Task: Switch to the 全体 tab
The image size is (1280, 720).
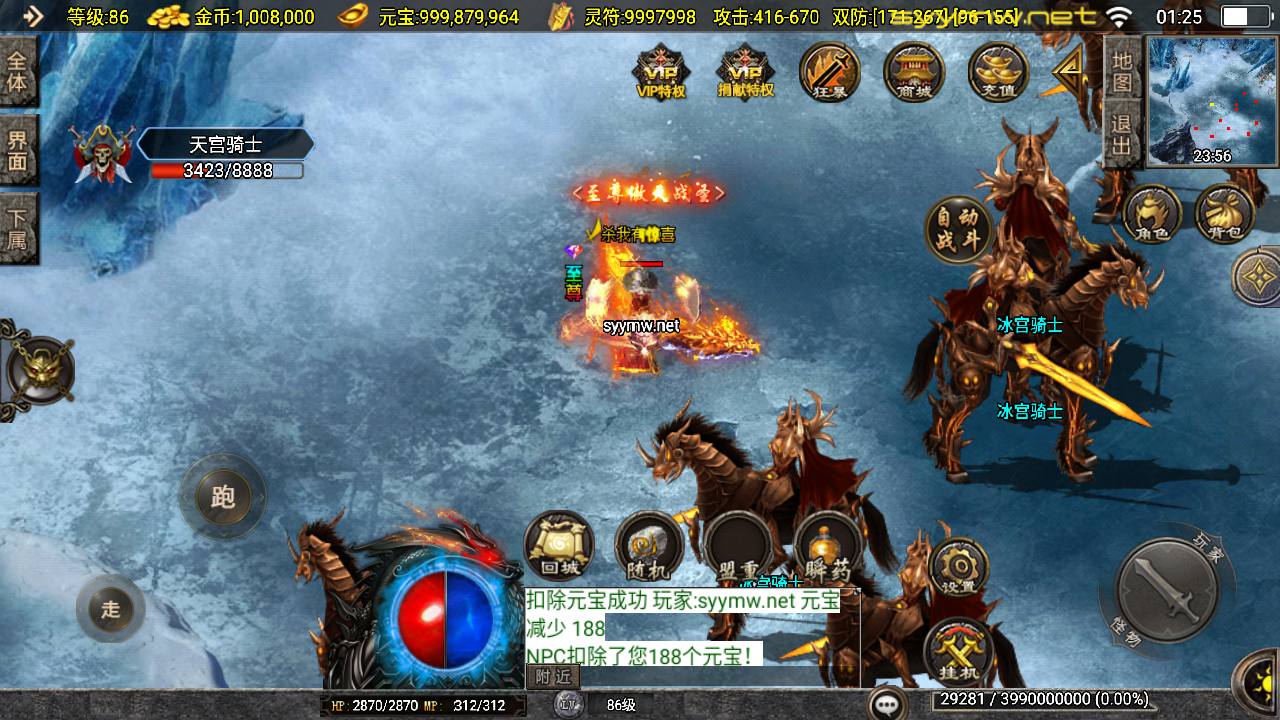Action: [18, 72]
